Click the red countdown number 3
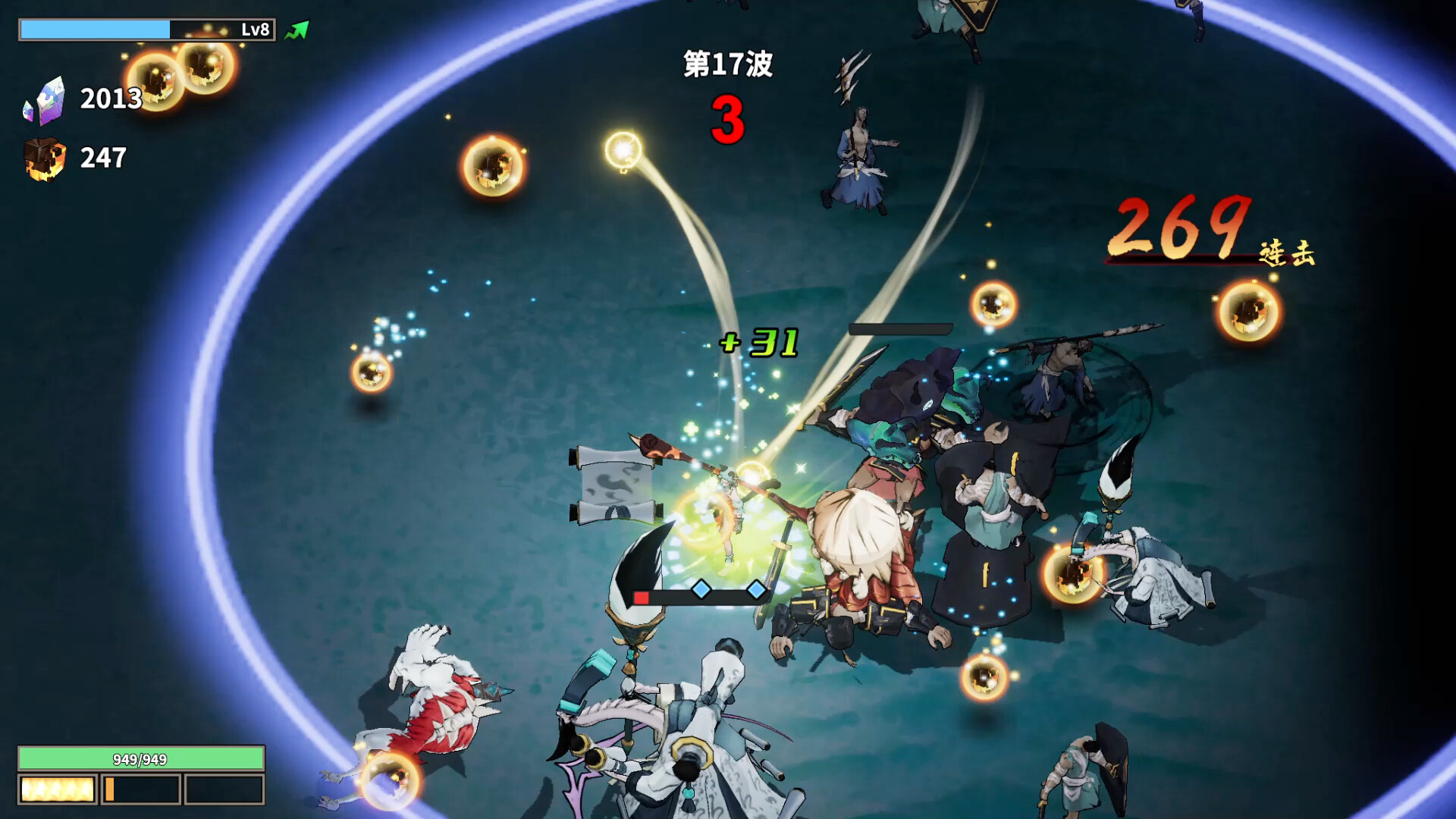The width and height of the screenshot is (1456, 819). (727, 118)
